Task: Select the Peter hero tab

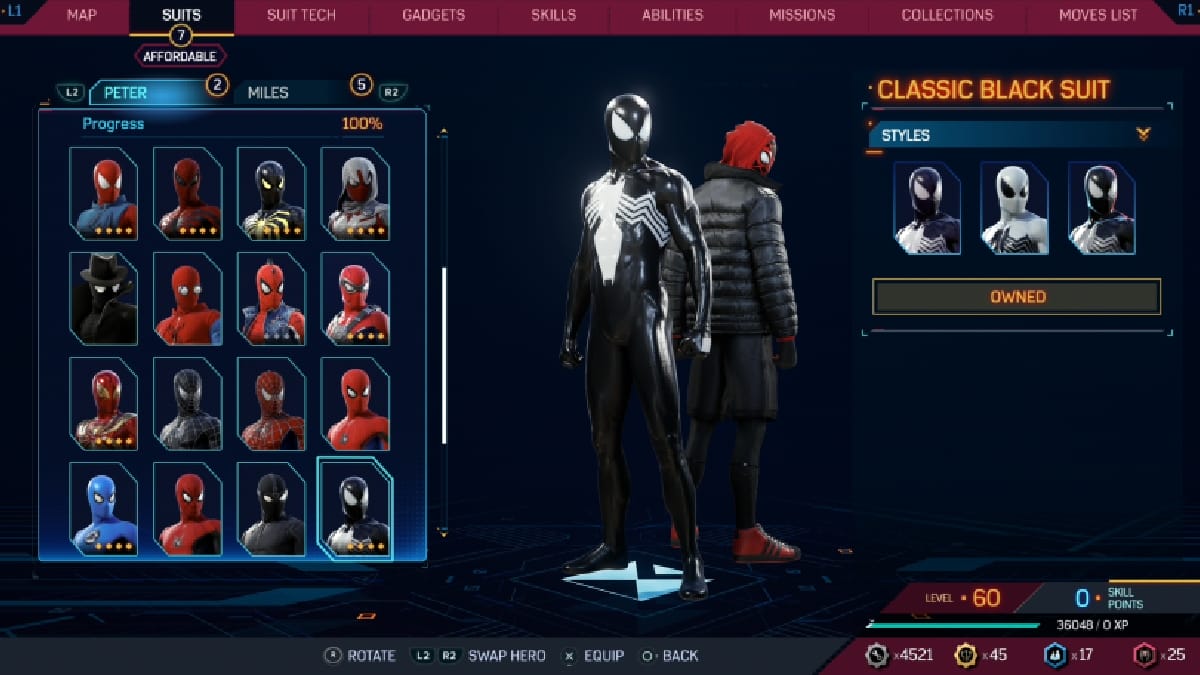Action: 150,92
